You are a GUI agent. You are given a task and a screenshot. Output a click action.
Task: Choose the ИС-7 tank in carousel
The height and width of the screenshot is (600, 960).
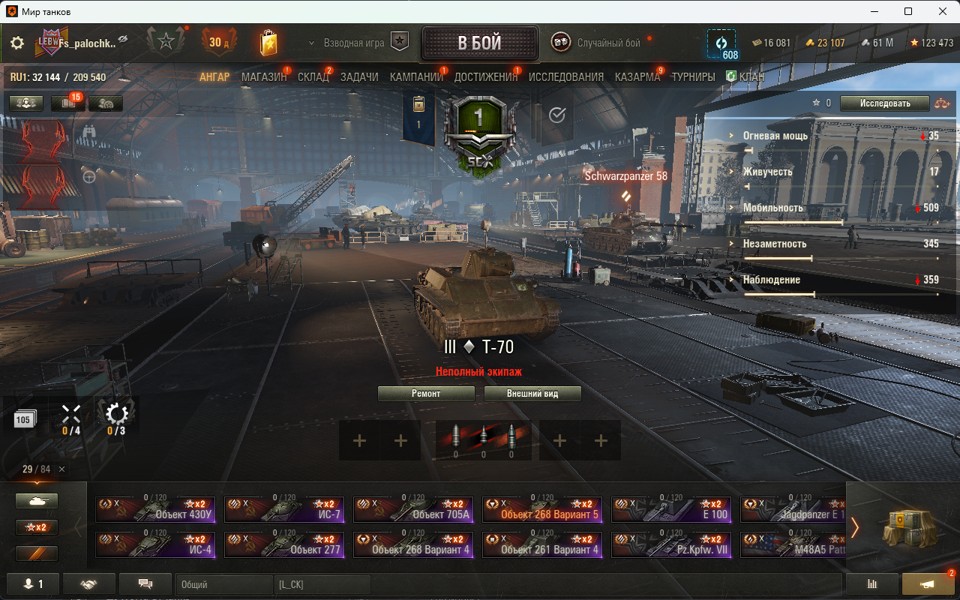[284, 510]
